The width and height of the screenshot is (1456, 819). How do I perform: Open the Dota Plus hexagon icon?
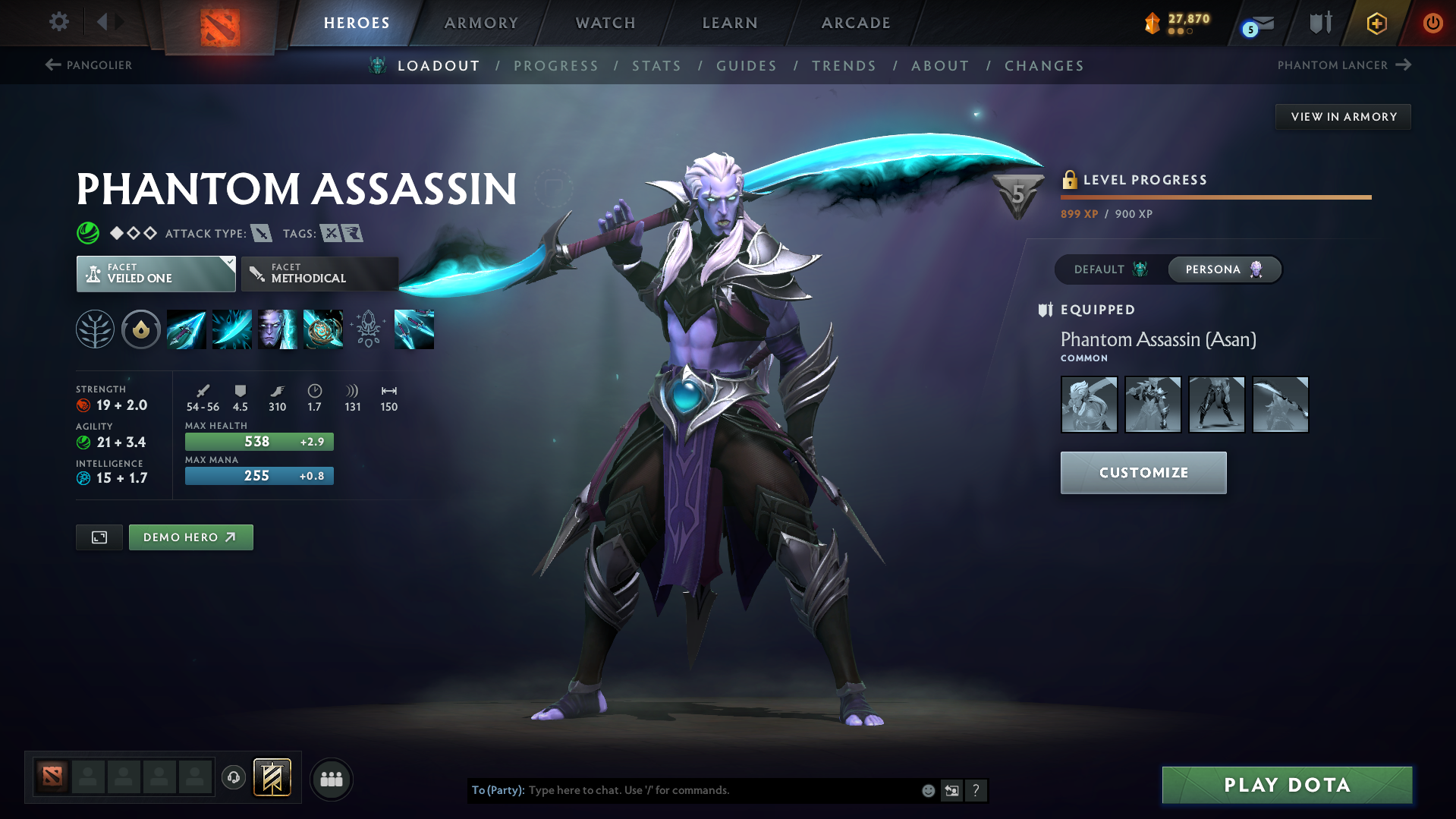tap(1376, 23)
